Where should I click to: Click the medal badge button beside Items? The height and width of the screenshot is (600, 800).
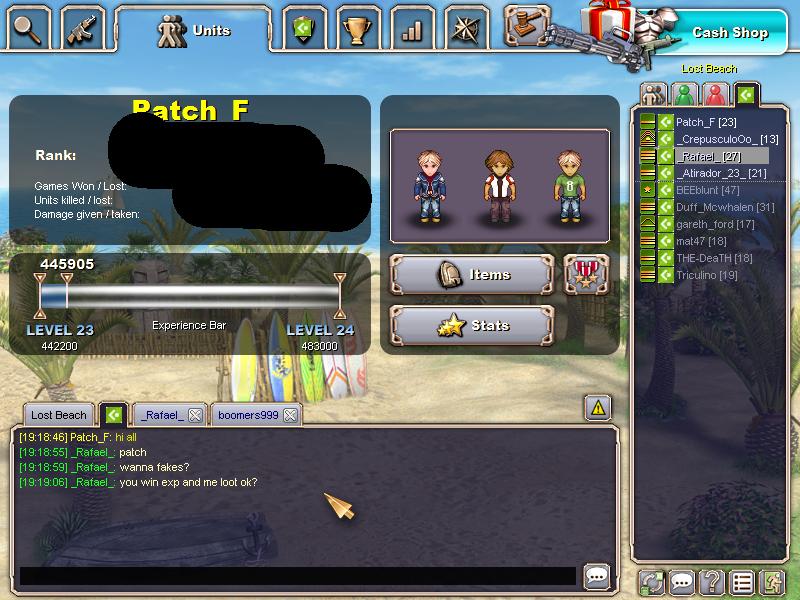585,274
